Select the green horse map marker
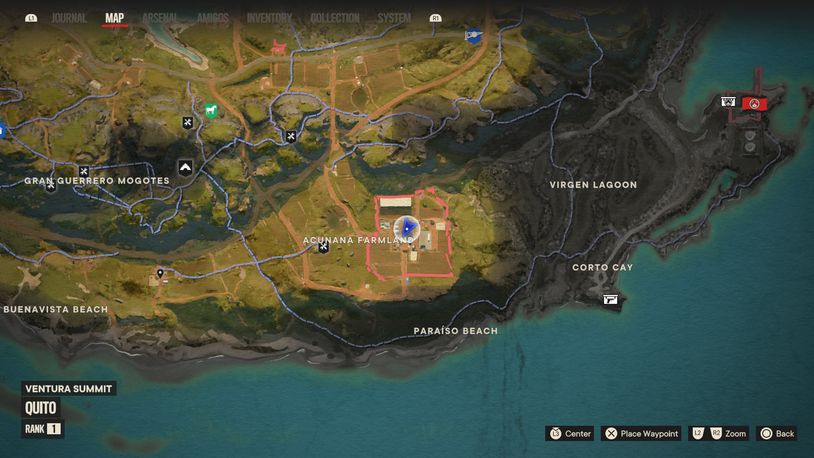The width and height of the screenshot is (814, 458). [x=212, y=111]
